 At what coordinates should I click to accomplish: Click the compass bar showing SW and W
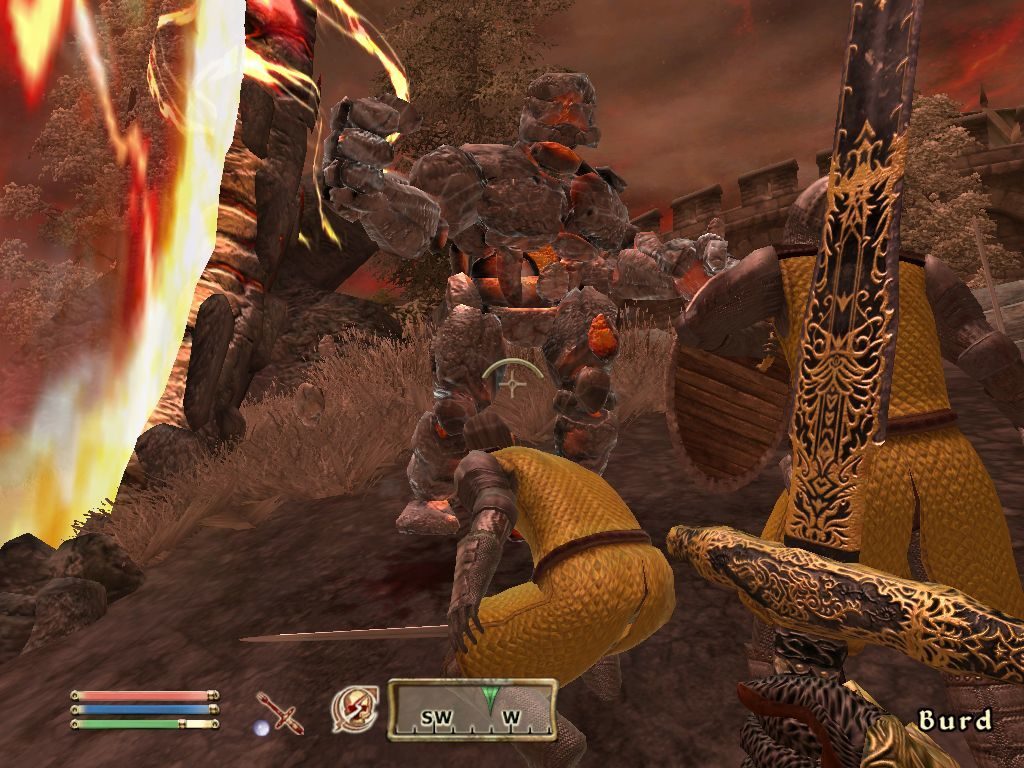coord(472,710)
